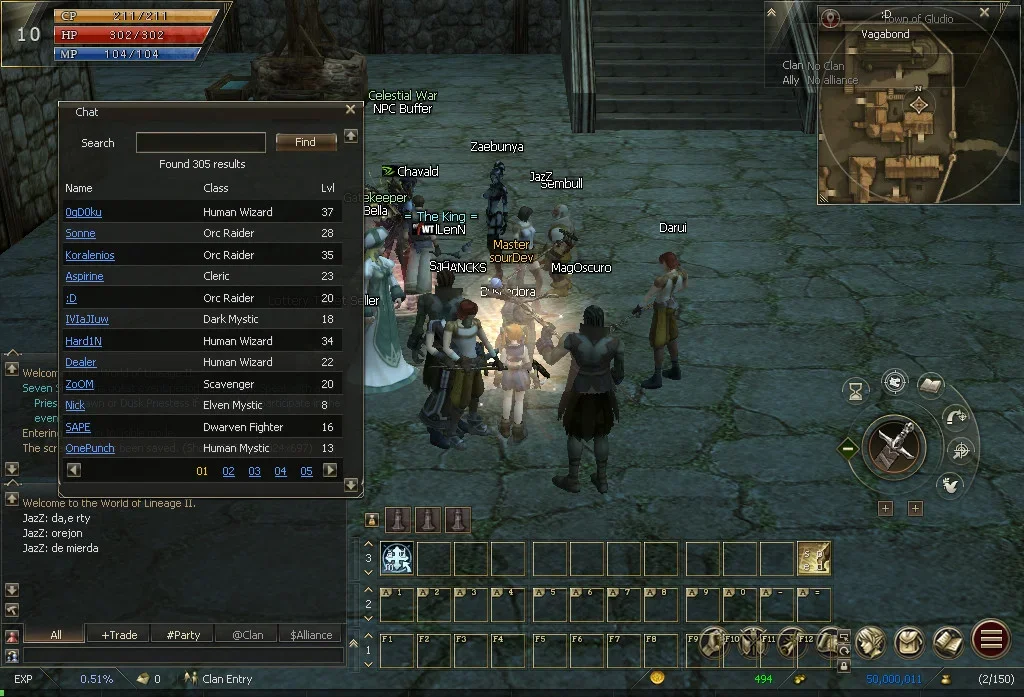The height and width of the screenshot is (697, 1024).
Task: Switch to the #Party chat tab
Action: [183, 634]
